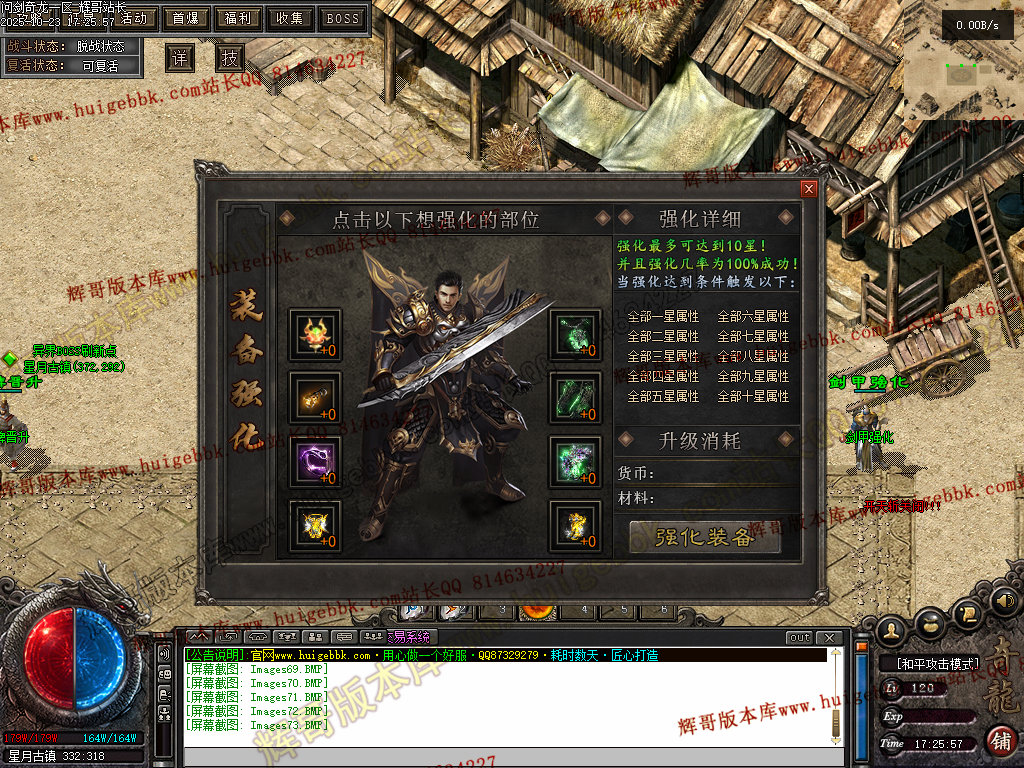Click the chat window OUT button
1024x768 pixels.
pos(799,637)
